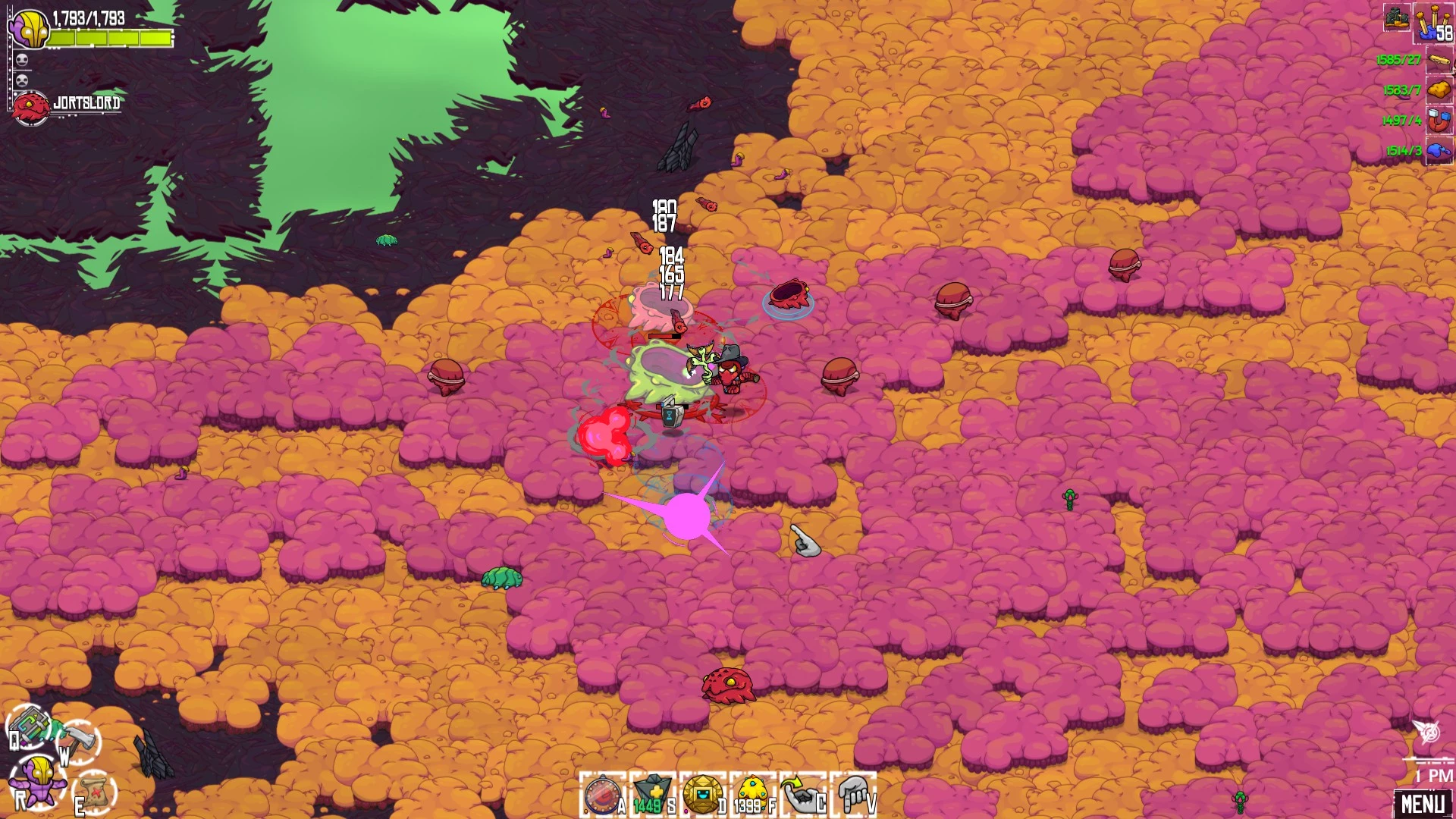This screenshot has width=1456, height=819.
Task: Select the hand with green arrow action
Action: pos(802,795)
